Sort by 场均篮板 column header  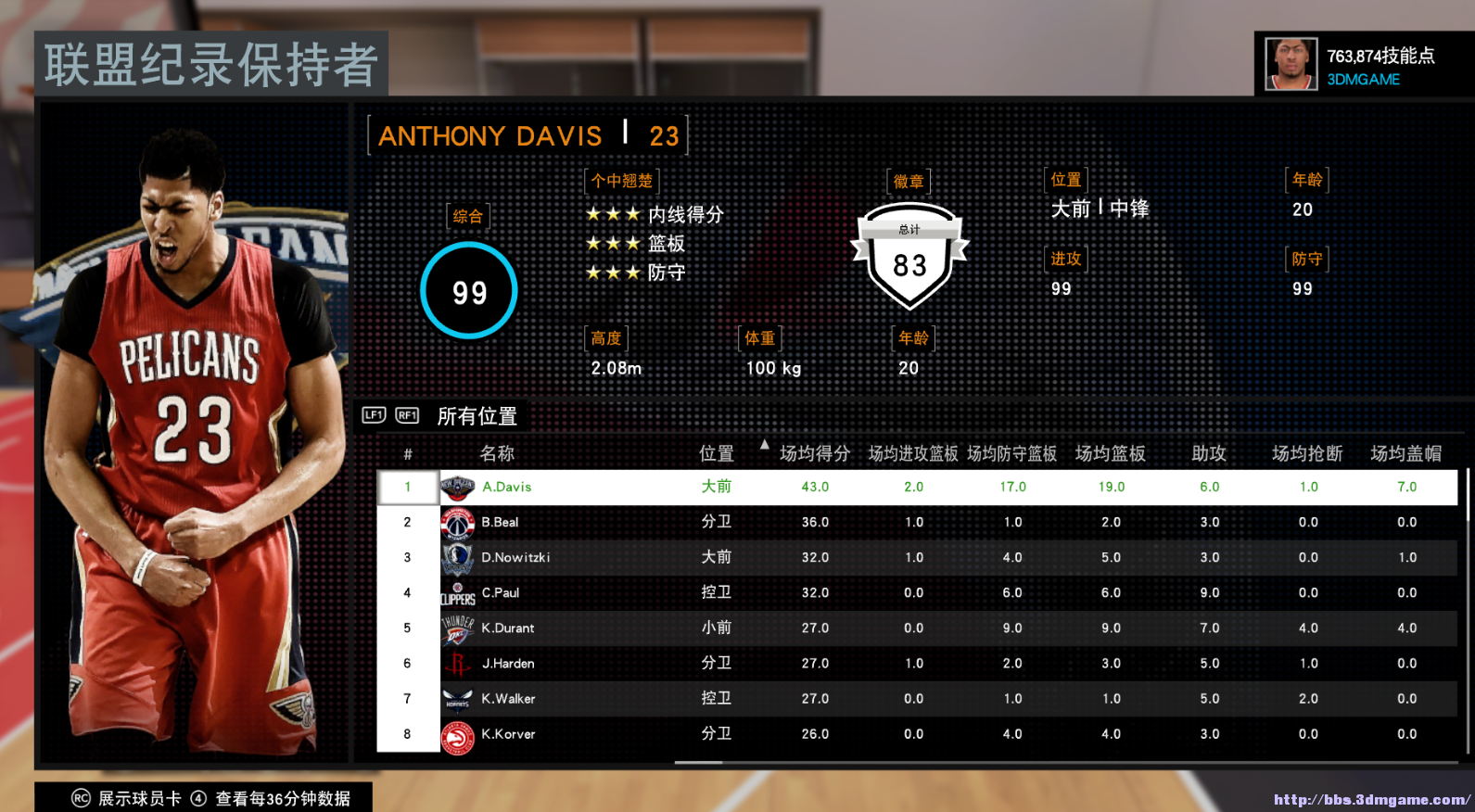coord(1110,453)
